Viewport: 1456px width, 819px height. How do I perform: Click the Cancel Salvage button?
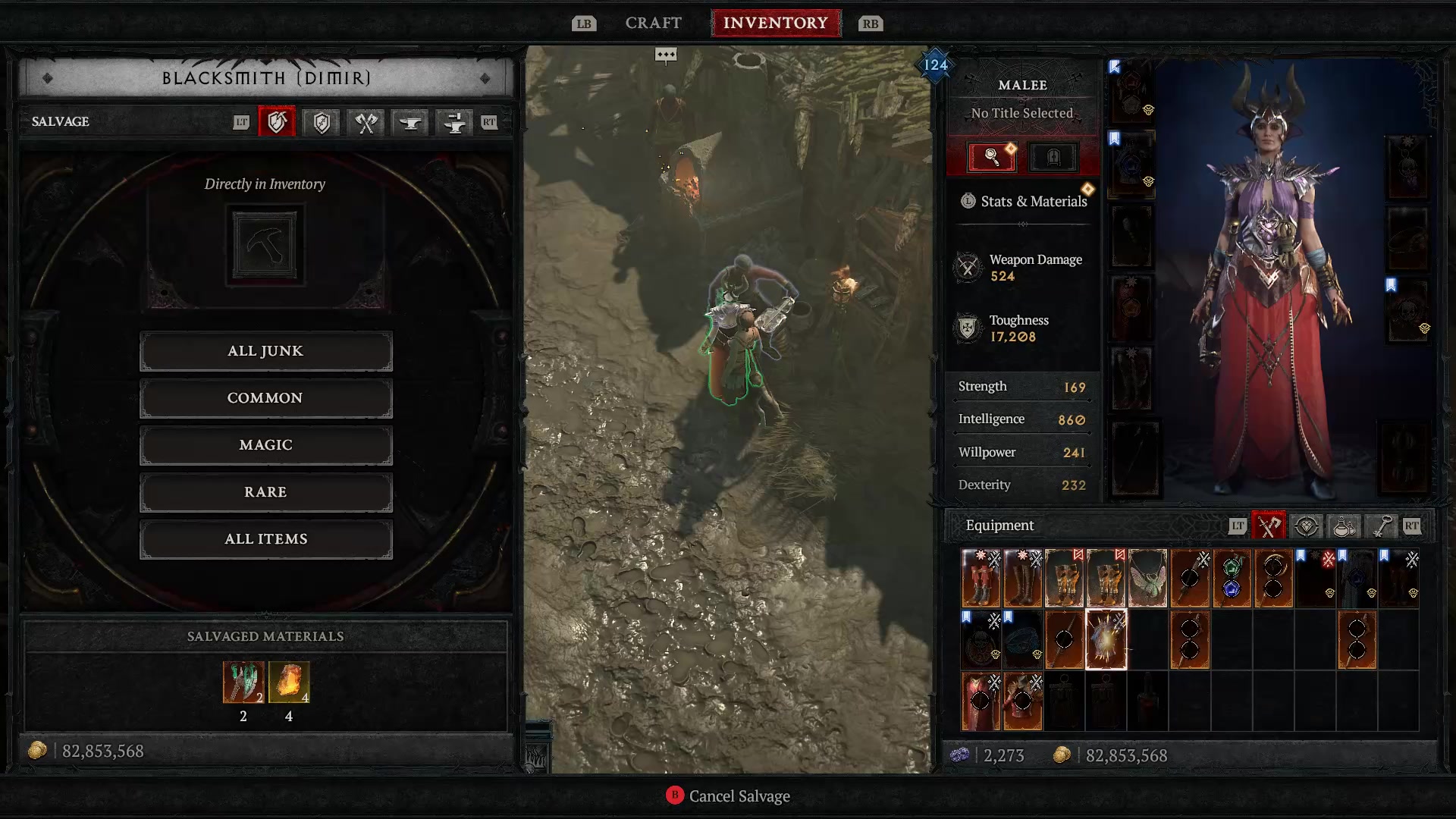[727, 796]
